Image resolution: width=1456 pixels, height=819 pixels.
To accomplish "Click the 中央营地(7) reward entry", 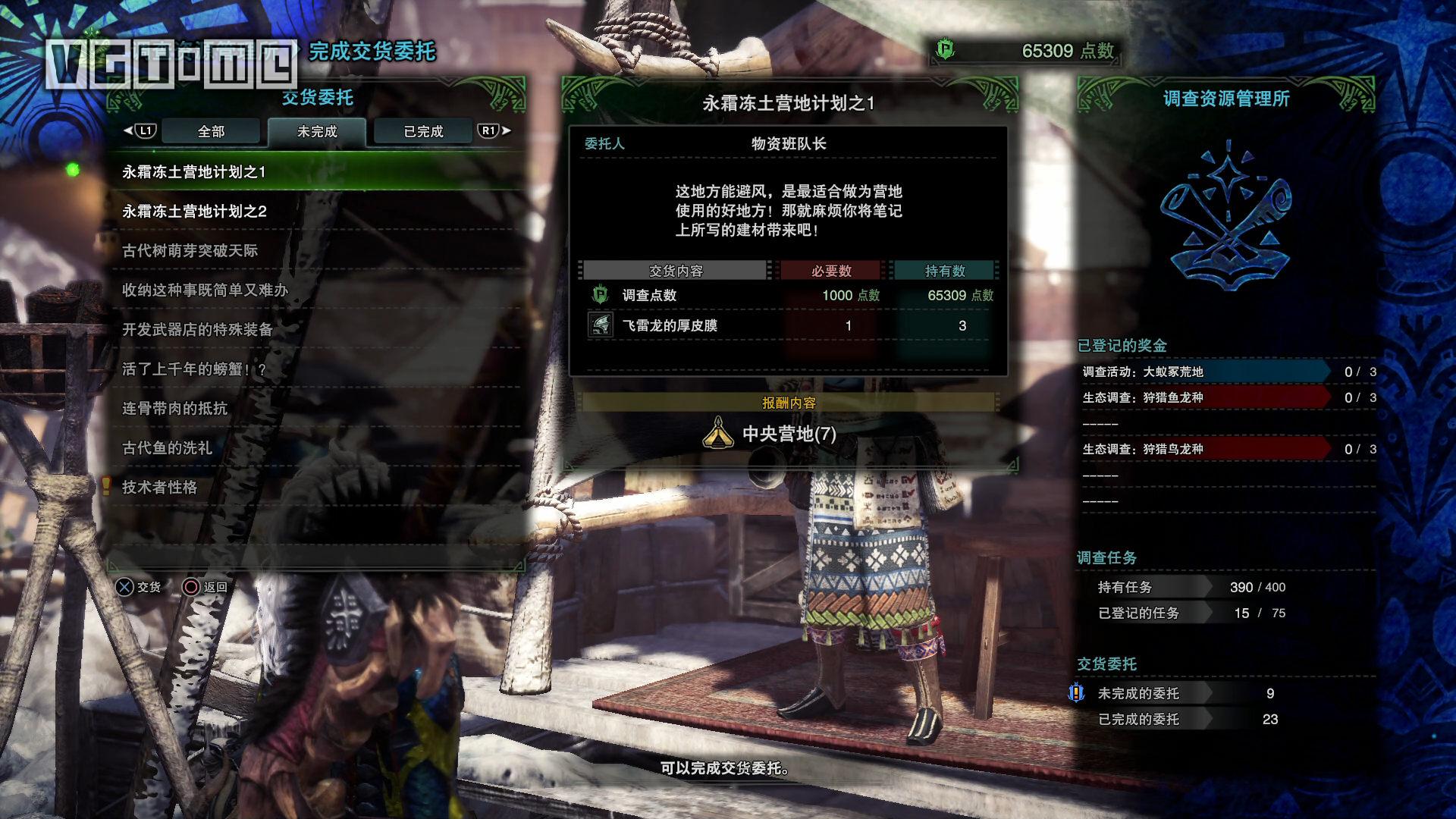I will 789,434.
